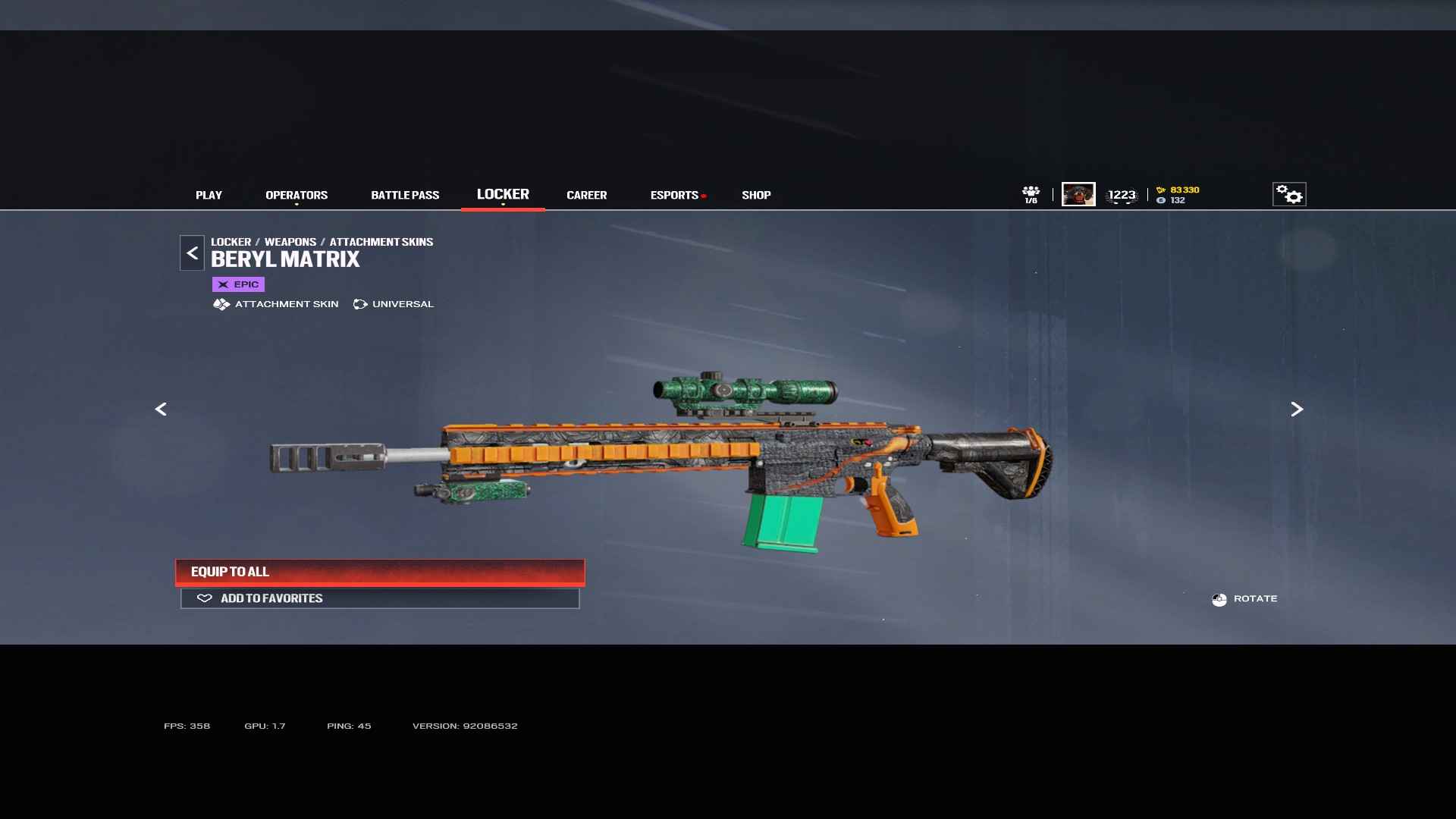1456x819 pixels.
Task: Select the Locker tab
Action: pyautogui.click(x=503, y=195)
